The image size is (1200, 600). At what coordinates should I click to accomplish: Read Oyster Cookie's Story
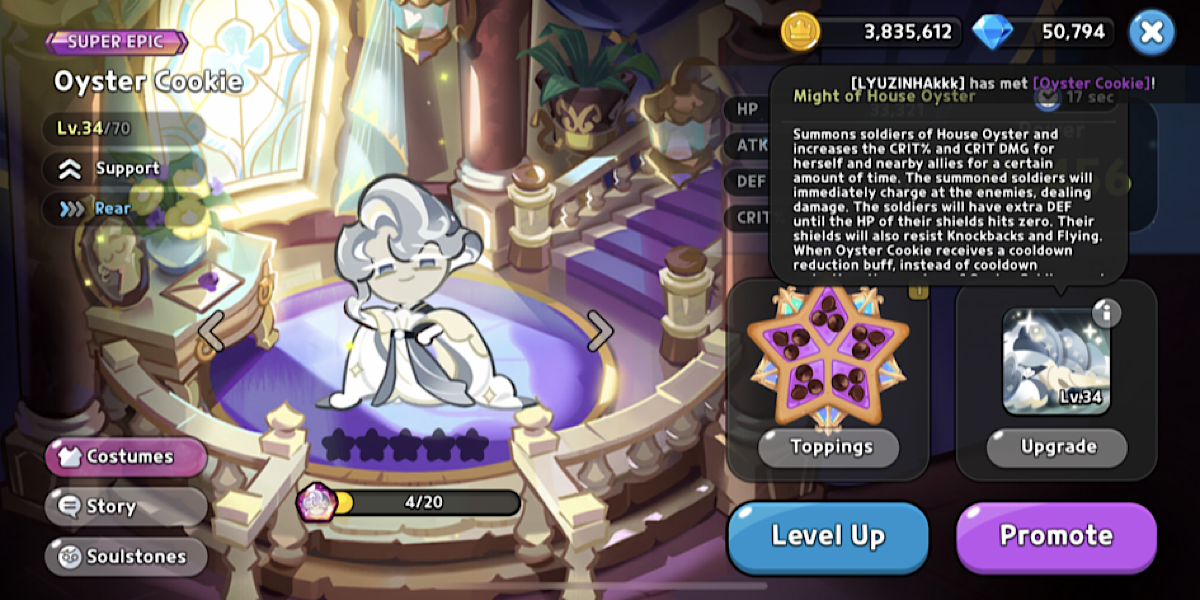point(126,507)
